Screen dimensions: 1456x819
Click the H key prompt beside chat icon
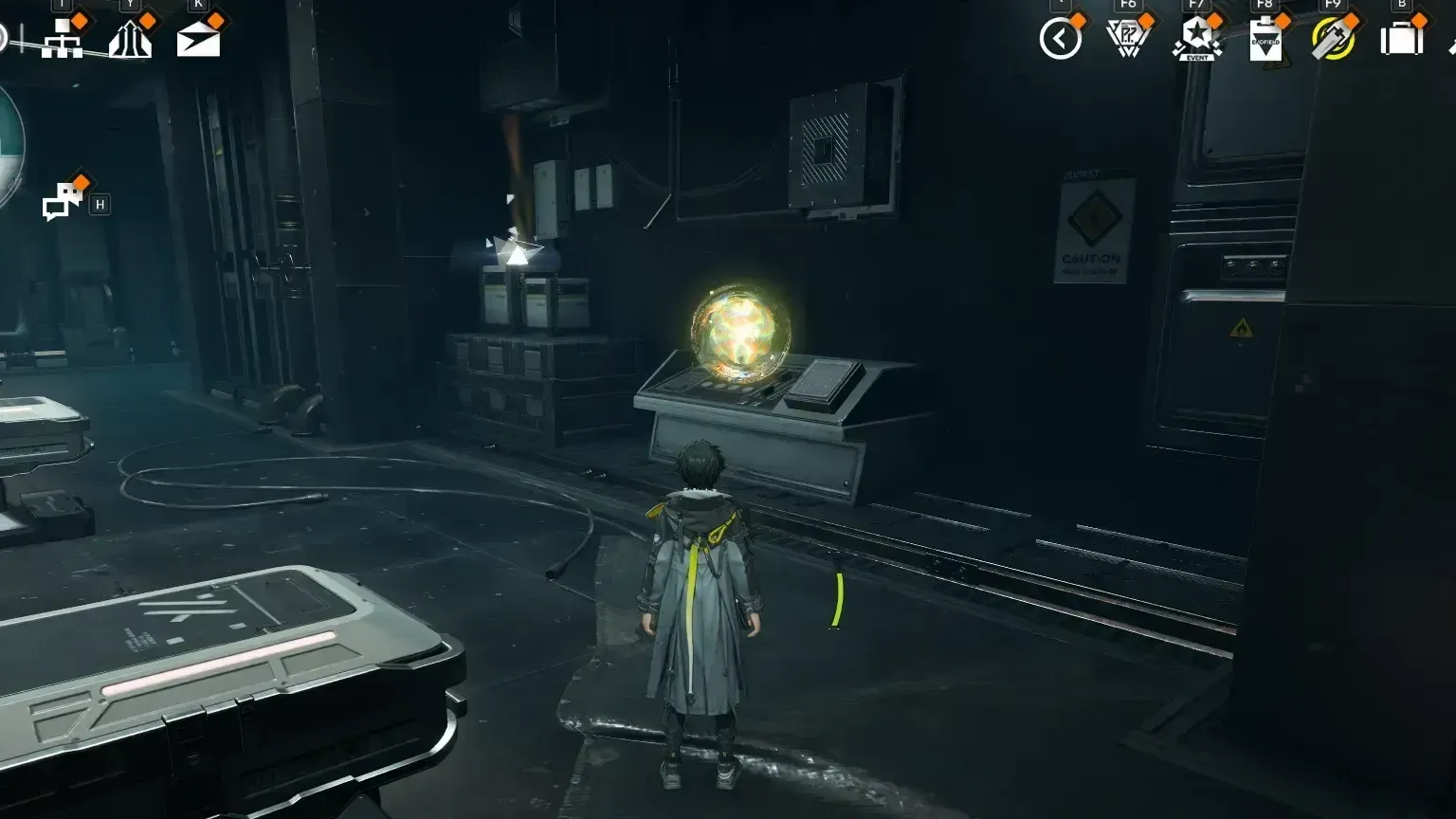click(100, 203)
